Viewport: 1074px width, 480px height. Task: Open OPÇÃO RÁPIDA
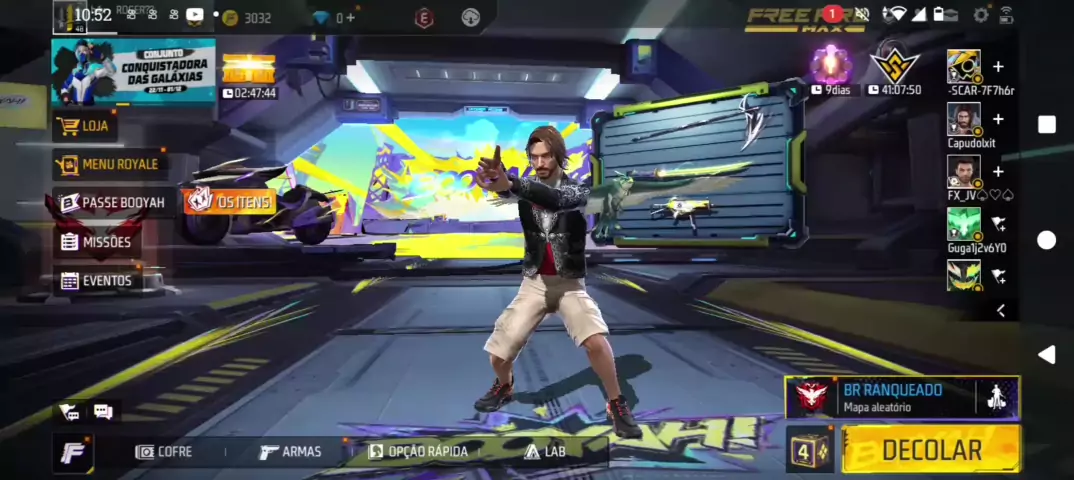click(418, 452)
